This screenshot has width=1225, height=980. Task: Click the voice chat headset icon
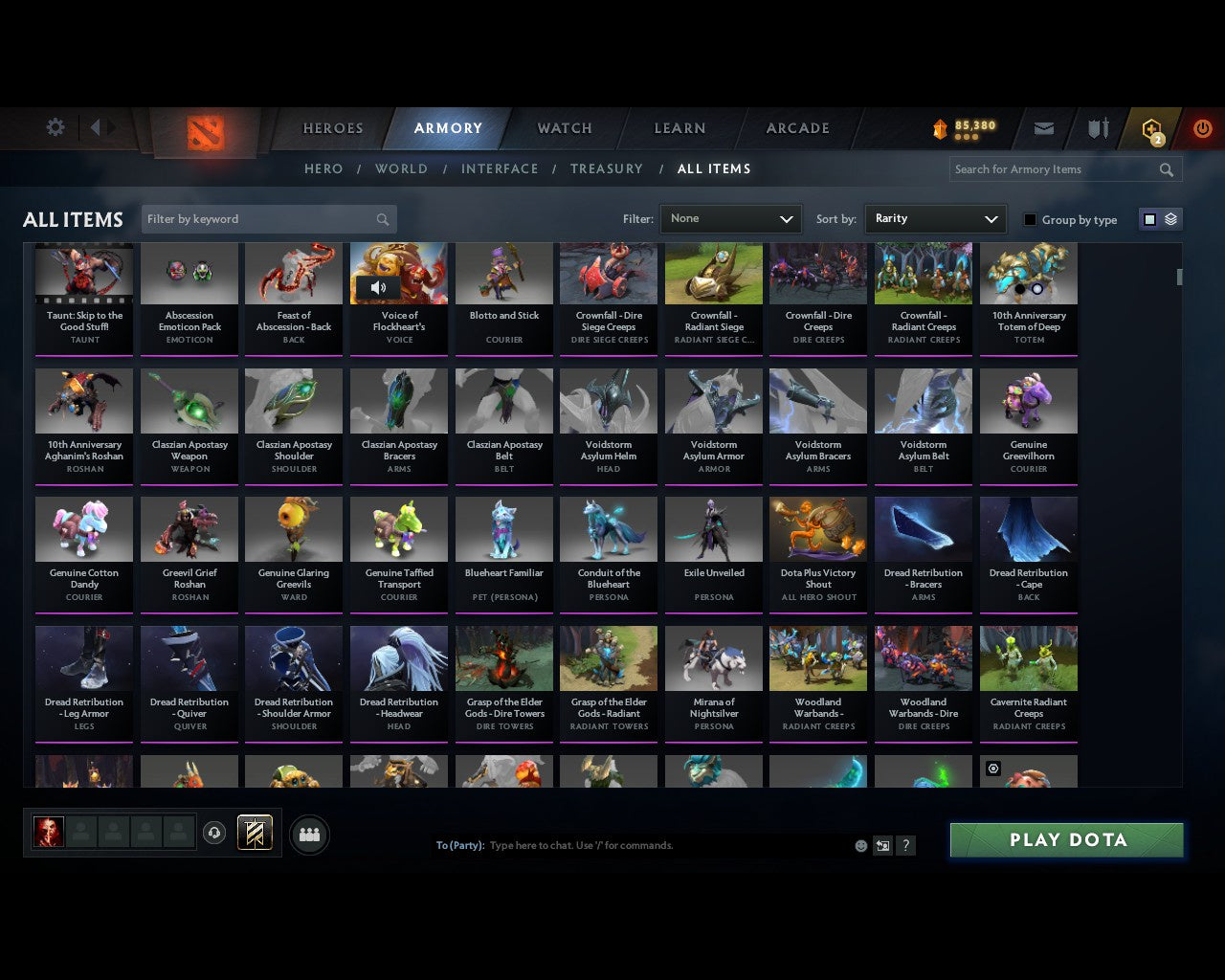(x=214, y=834)
